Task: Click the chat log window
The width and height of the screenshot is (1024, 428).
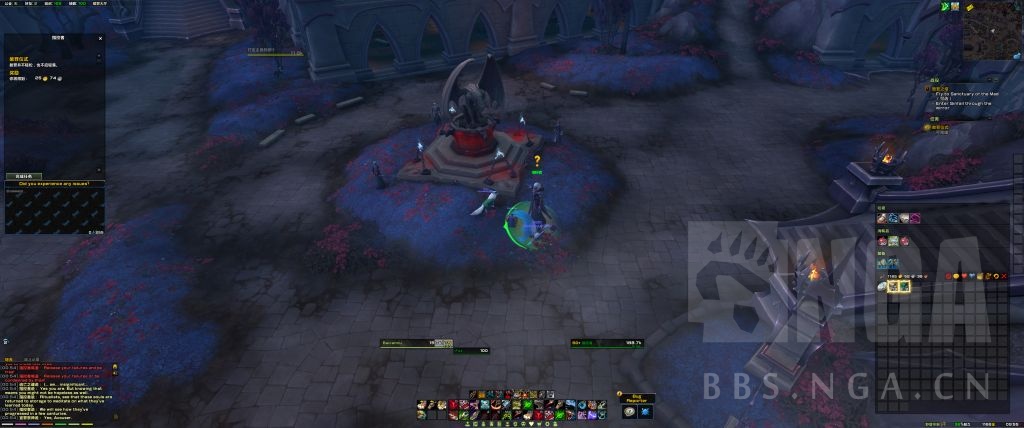Action: click(55, 390)
